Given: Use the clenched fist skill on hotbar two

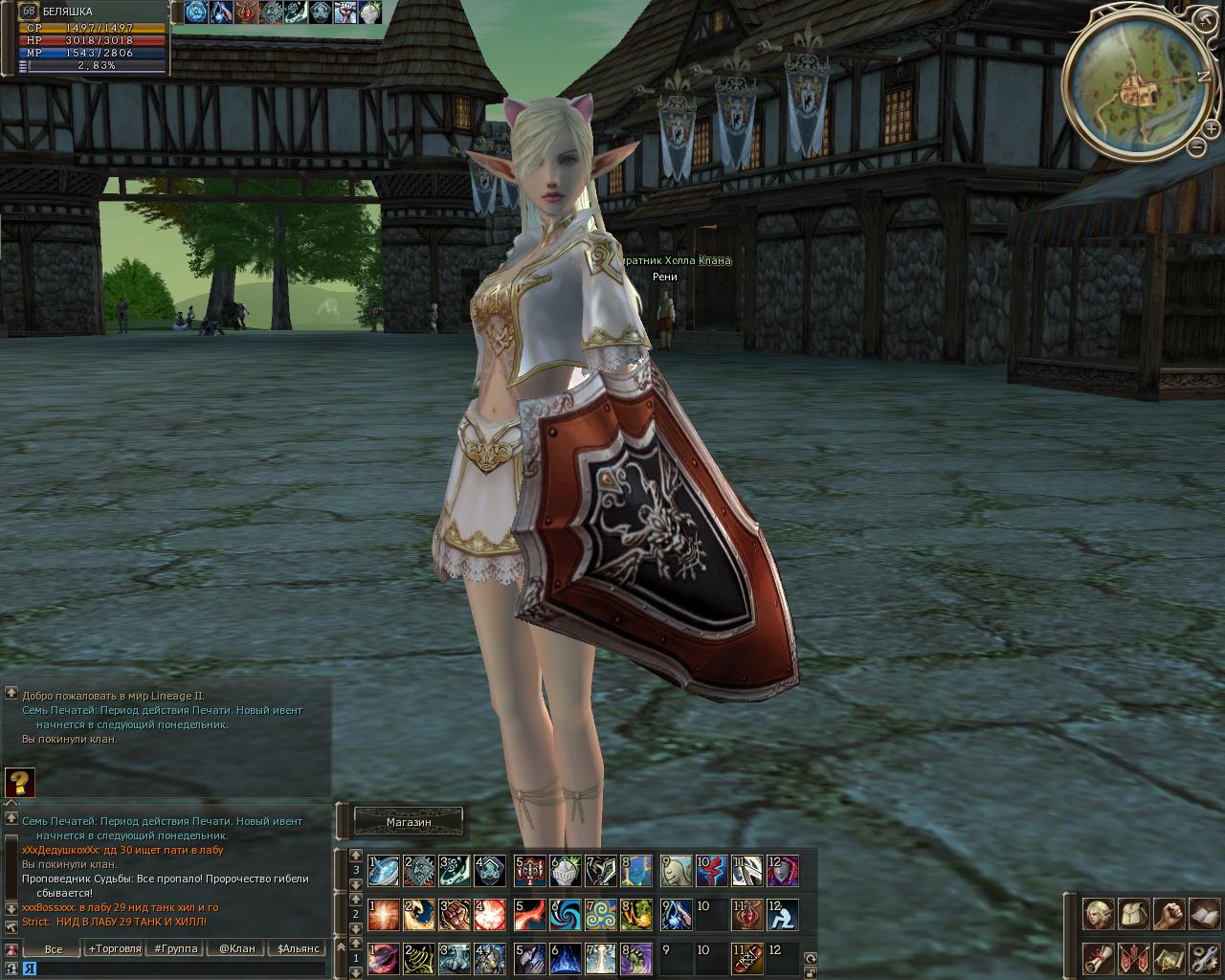Looking at the screenshot, I should (455, 915).
